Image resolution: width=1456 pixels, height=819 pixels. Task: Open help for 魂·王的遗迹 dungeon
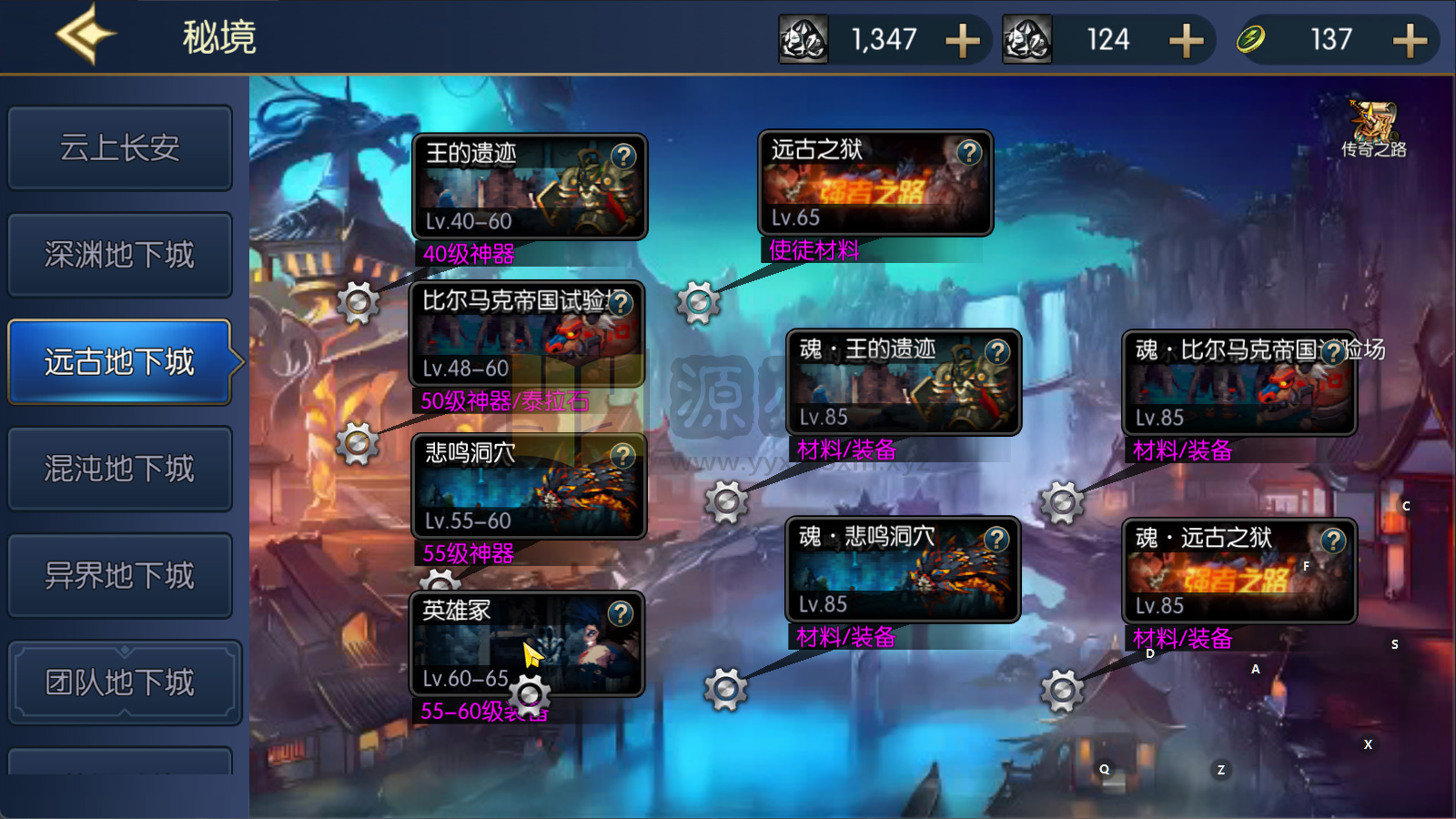pyautogui.click(x=999, y=352)
